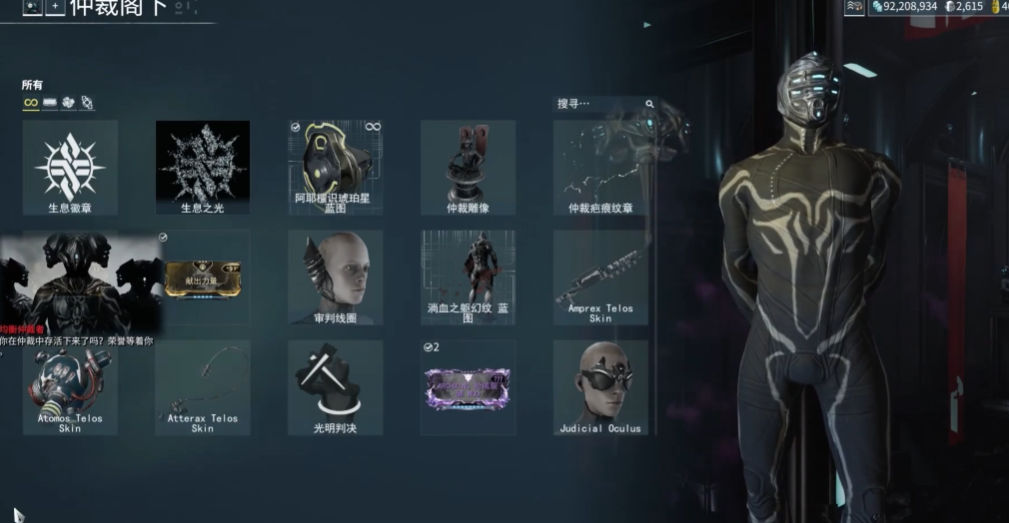Show all items with the infinity filter
The height and width of the screenshot is (523, 1009).
31,103
